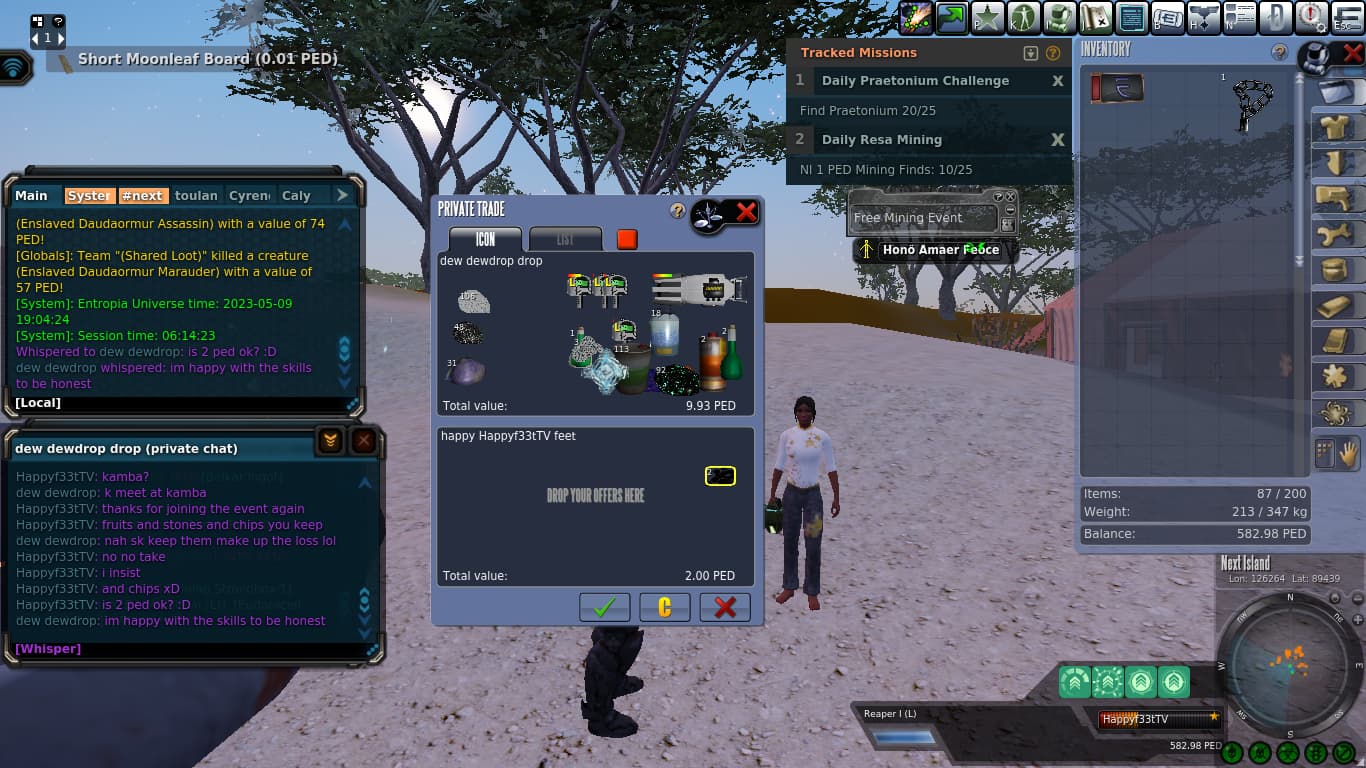This screenshot has height=768, width=1366.
Task: Select the purple stone stack of 31
Action: 465,372
